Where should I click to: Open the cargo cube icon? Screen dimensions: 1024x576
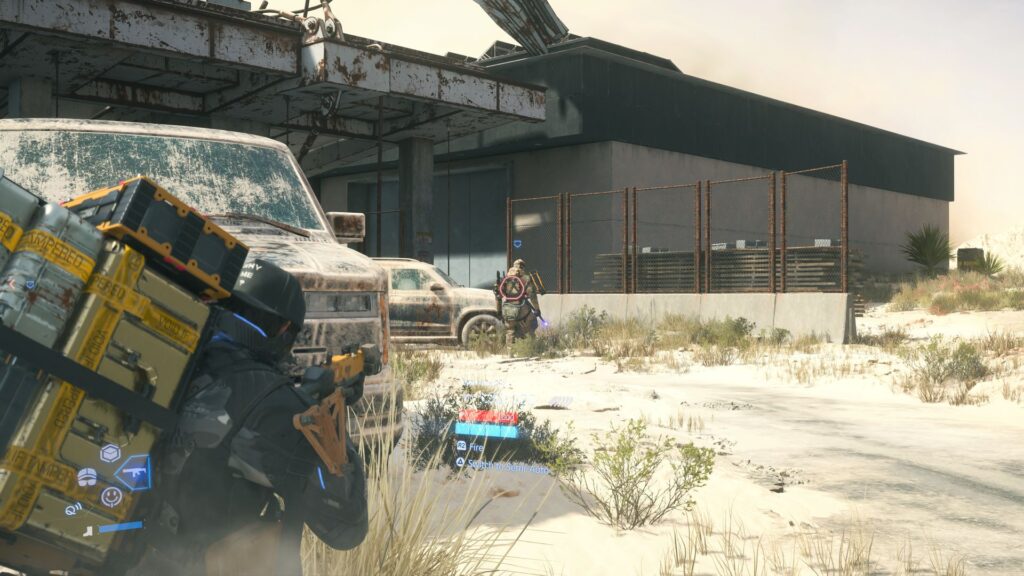(110, 453)
